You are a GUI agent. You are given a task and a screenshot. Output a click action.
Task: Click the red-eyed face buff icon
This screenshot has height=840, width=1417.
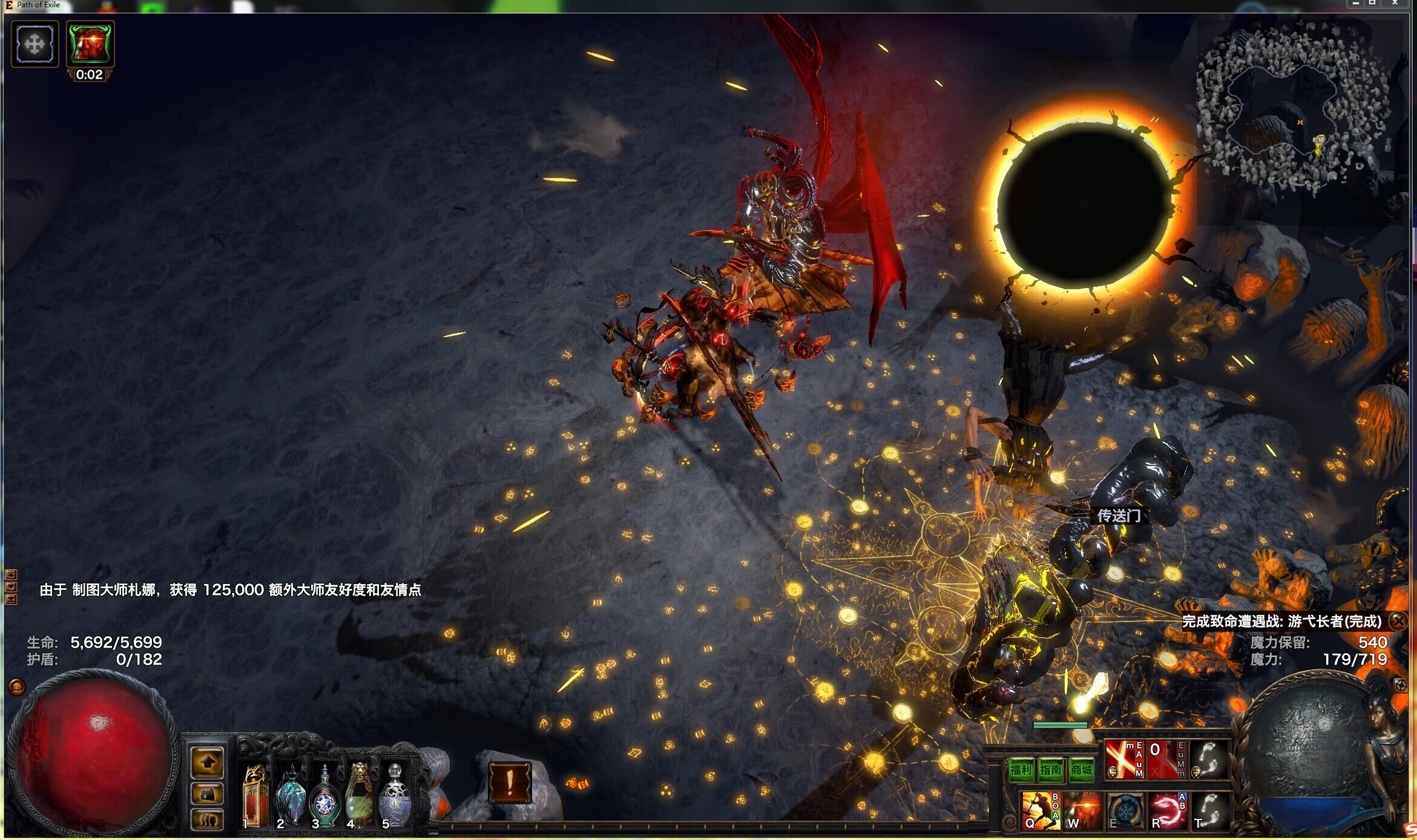coord(90,44)
